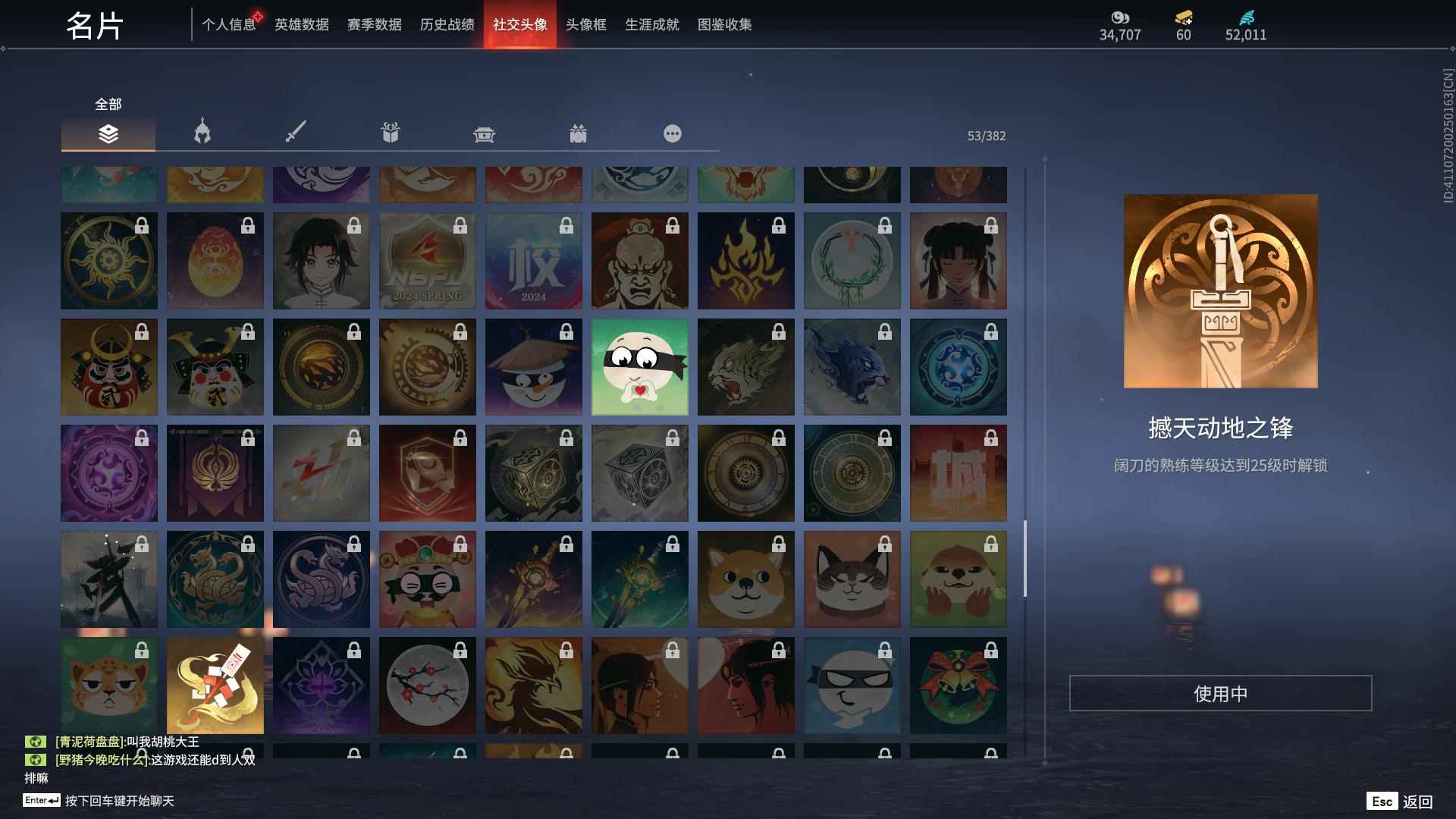Viewport: 1456px width, 819px height.
Task: Select the snowman avatar thumbnail
Action: point(533,367)
